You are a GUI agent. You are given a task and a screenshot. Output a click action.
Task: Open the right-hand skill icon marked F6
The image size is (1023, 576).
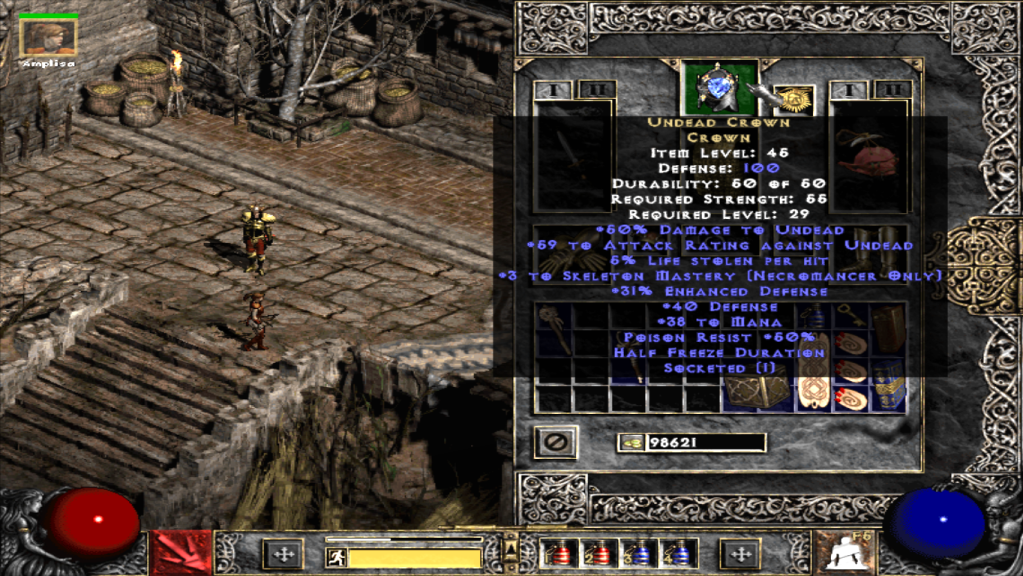[840, 553]
